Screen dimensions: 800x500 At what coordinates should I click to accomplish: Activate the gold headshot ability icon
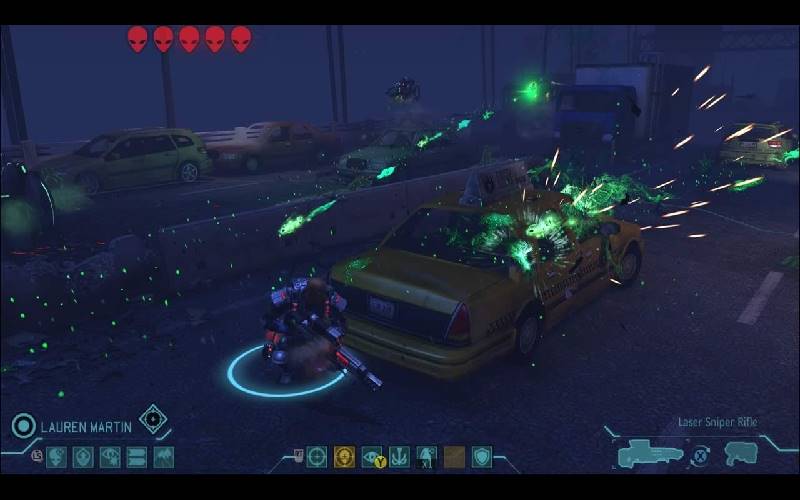pos(344,457)
